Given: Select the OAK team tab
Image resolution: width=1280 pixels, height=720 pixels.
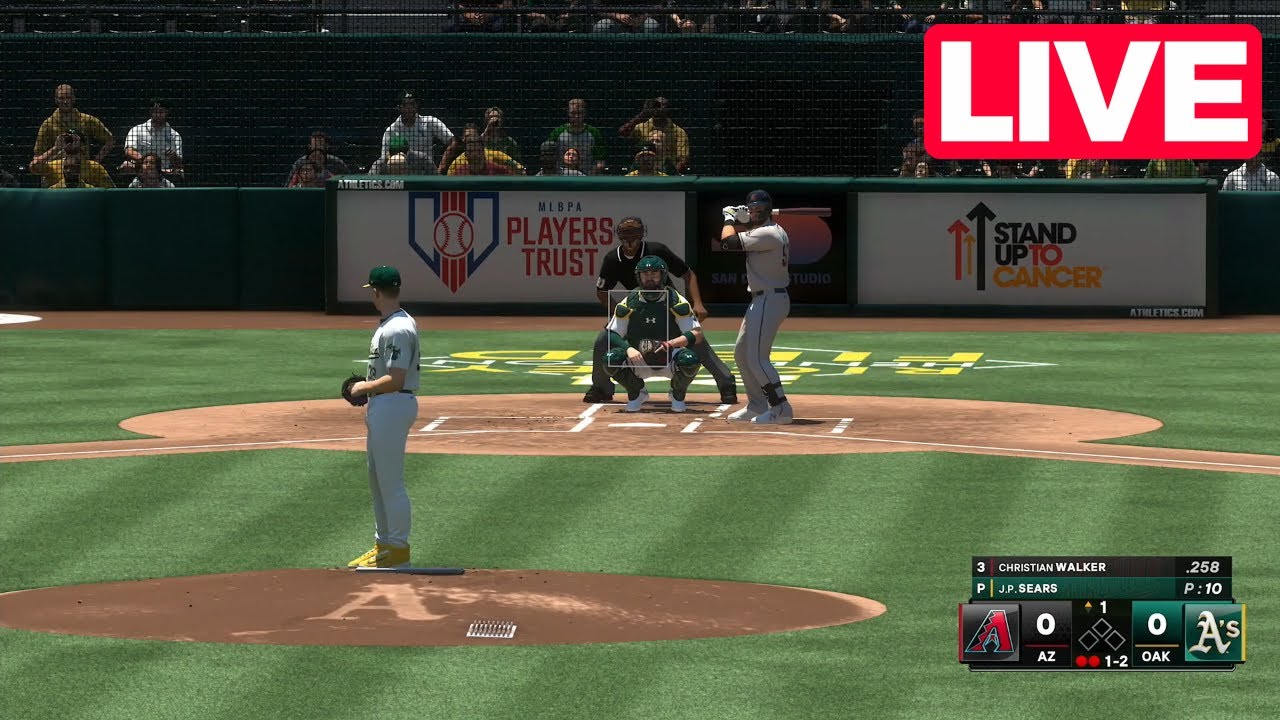Looking at the screenshot, I should pos(1156,656).
